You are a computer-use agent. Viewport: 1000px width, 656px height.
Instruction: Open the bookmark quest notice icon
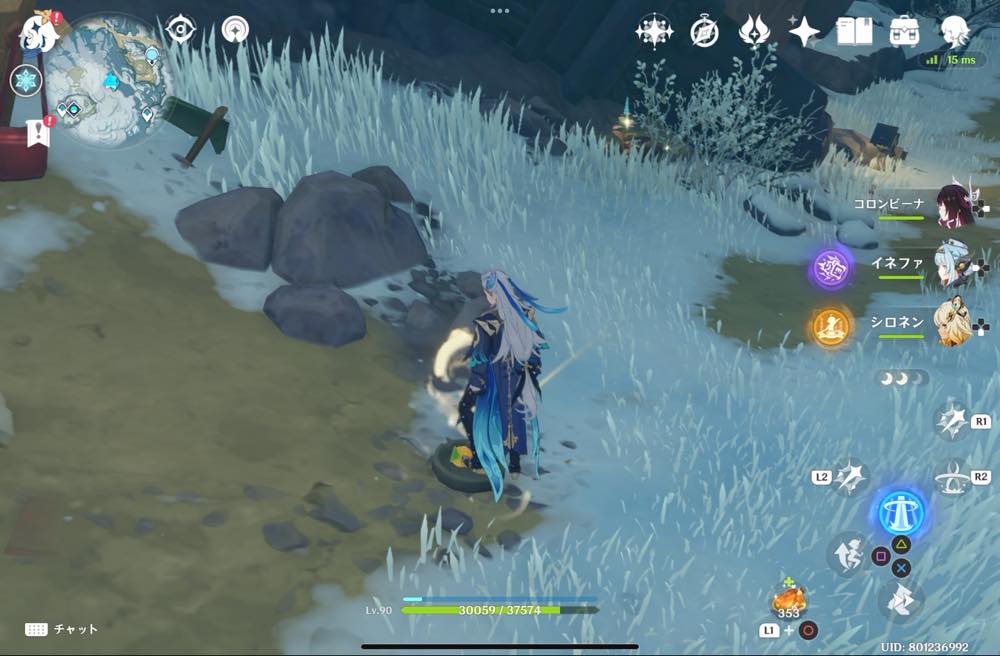(38, 133)
